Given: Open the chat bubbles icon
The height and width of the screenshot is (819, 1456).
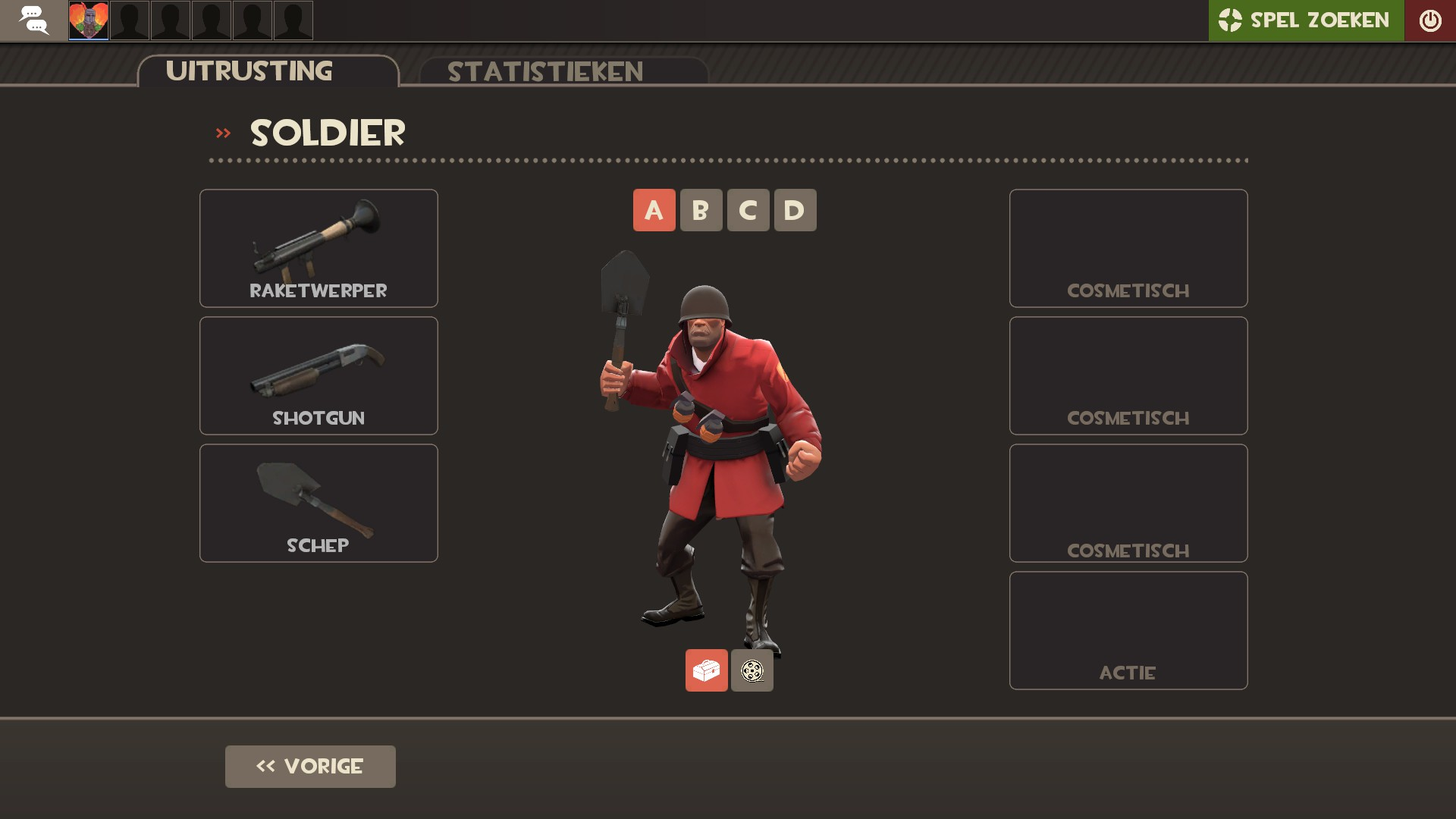Looking at the screenshot, I should point(33,20).
